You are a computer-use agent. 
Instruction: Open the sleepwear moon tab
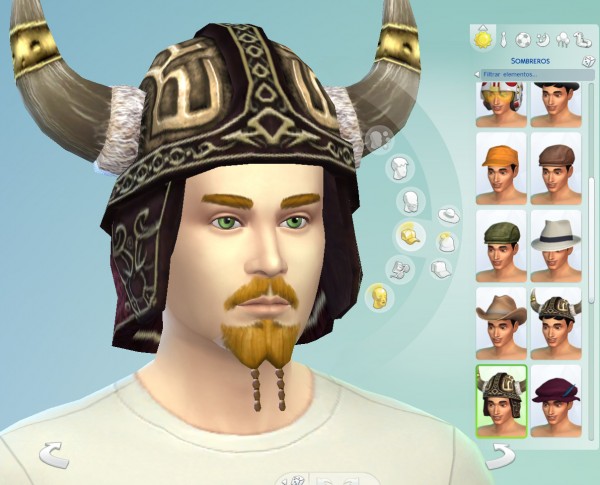pos(545,40)
